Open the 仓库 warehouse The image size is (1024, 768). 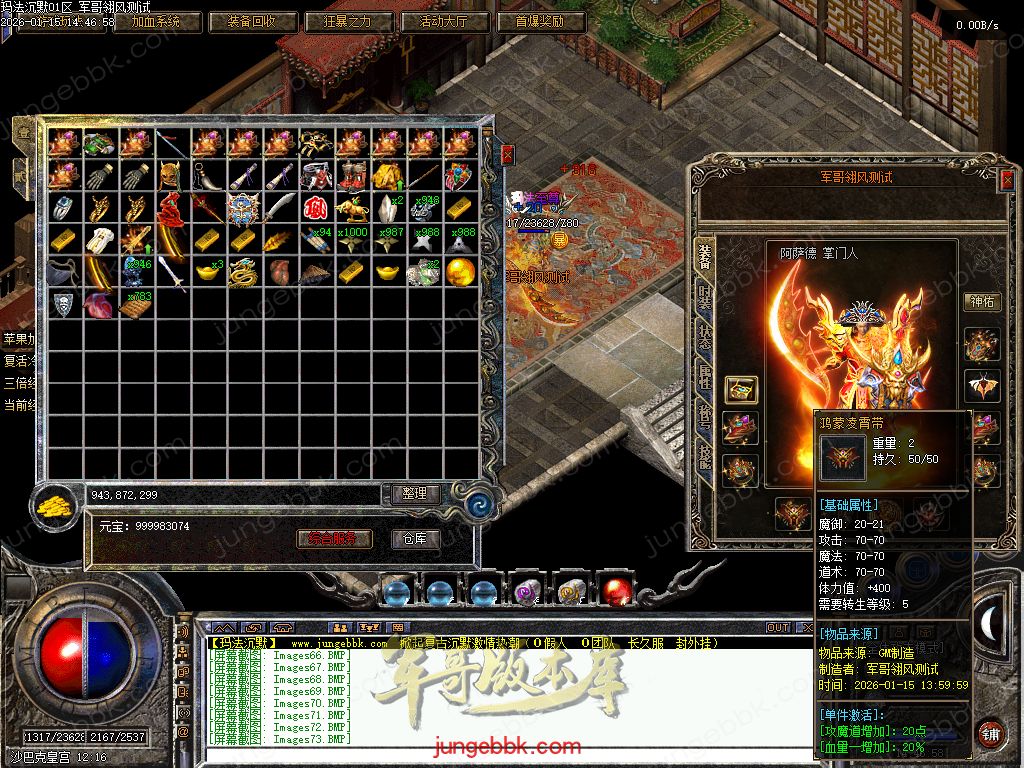click(414, 539)
